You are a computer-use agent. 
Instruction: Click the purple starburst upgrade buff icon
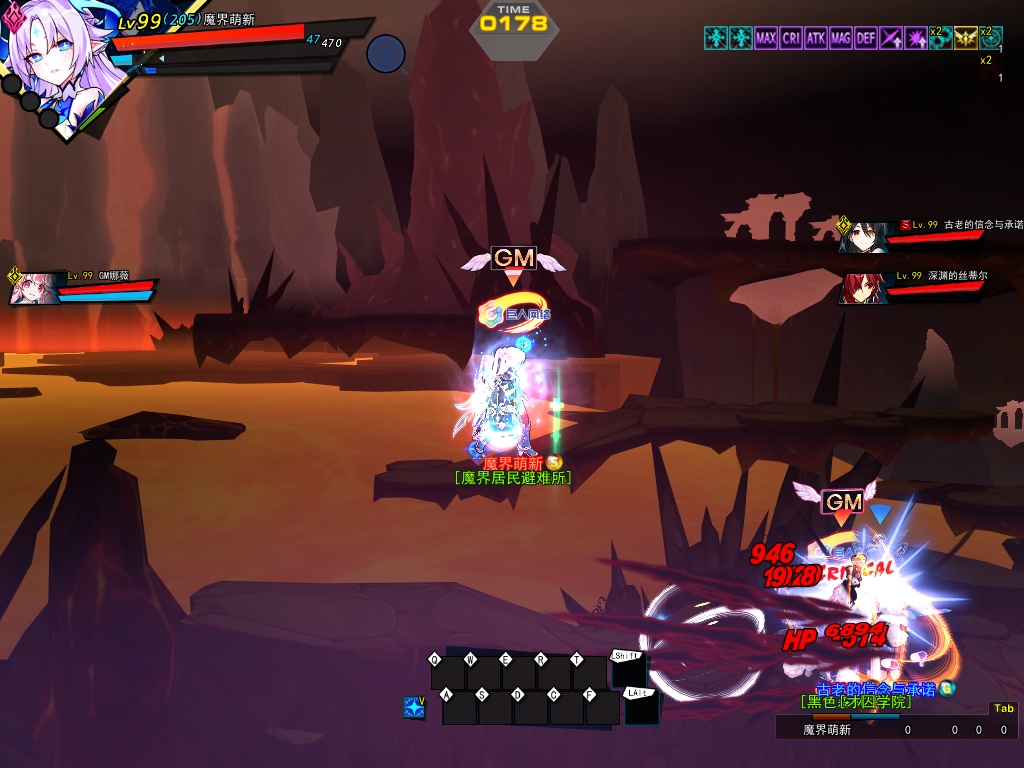point(916,38)
